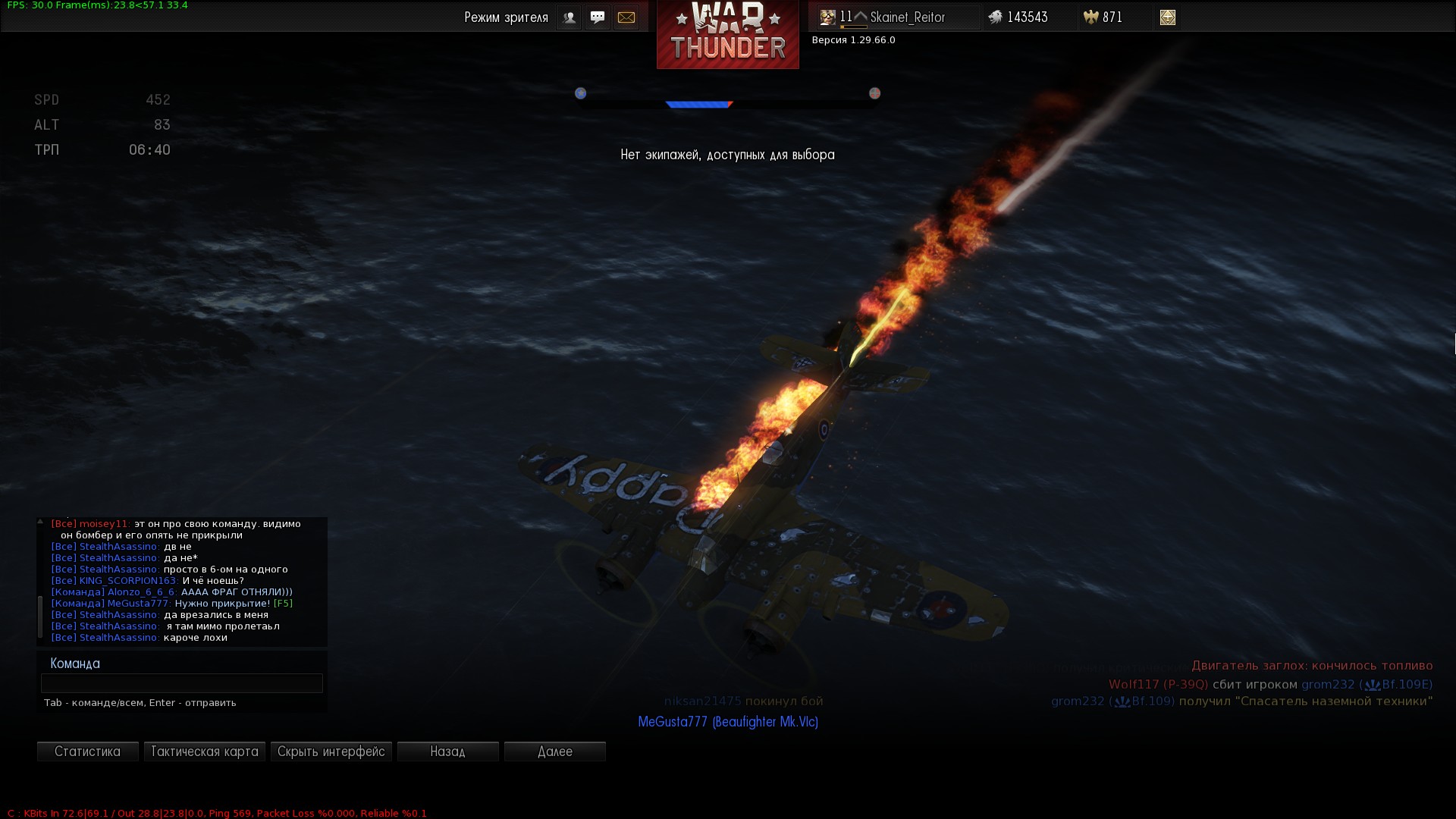1456x819 pixels.
Task: Open the gold badge icon in top bar
Action: point(1168,17)
